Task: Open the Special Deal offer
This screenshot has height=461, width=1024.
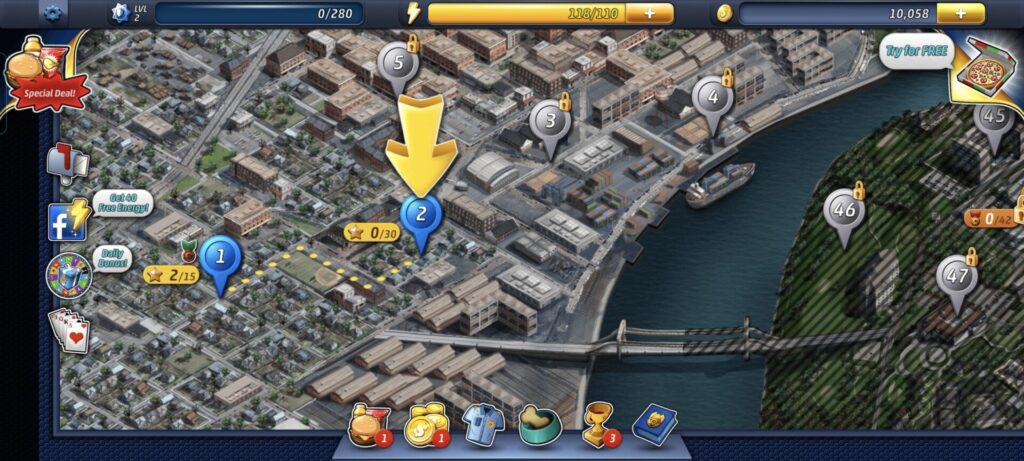Action: tap(44, 75)
